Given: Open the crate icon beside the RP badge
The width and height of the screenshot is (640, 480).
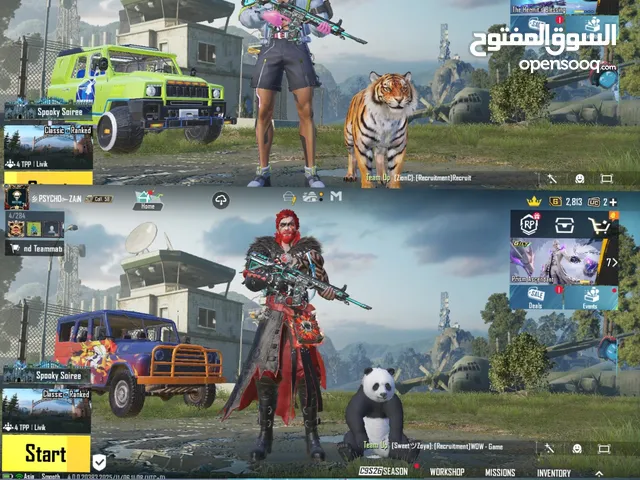Looking at the screenshot, I should 565,225.
